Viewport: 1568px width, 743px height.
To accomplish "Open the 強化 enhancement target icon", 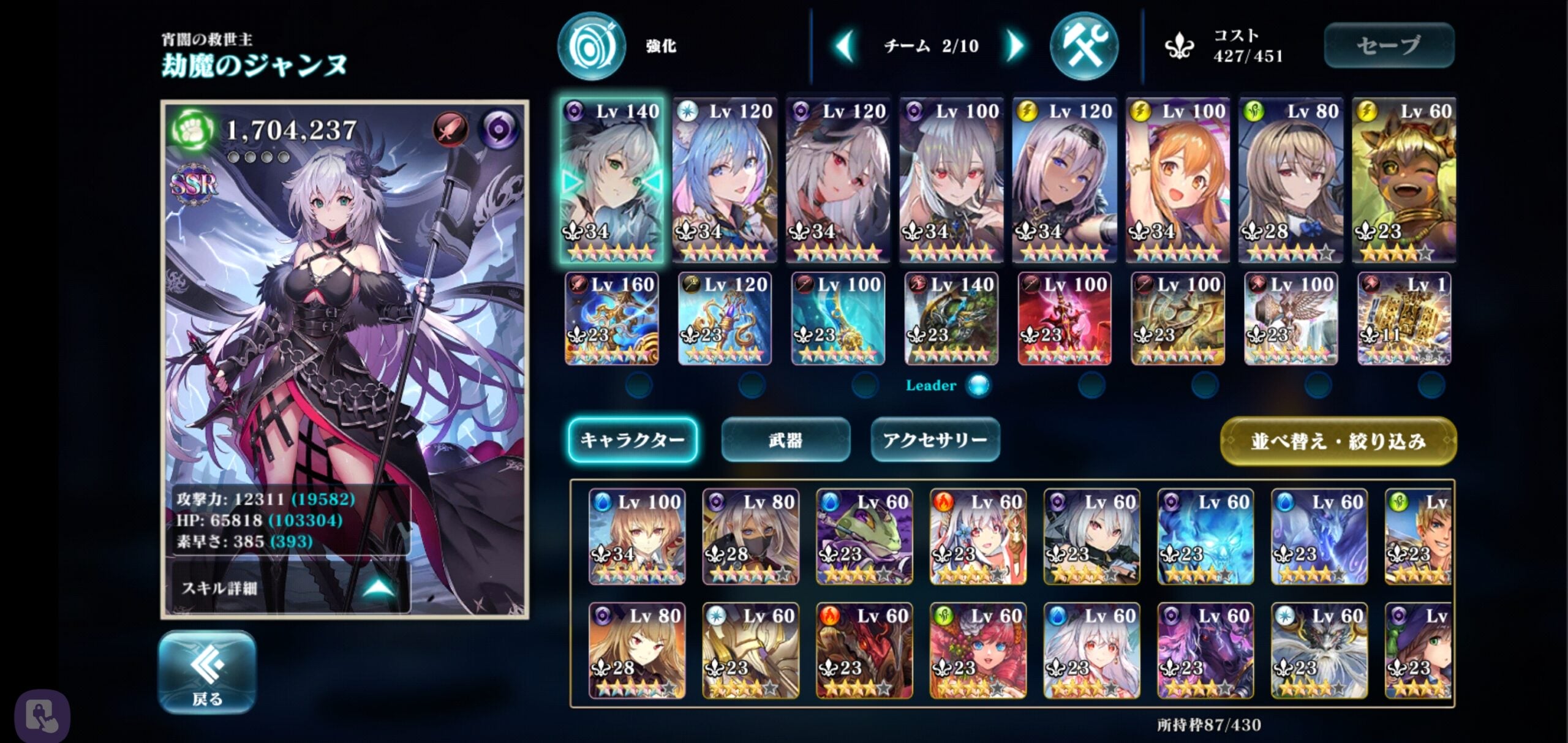I will pyautogui.click(x=591, y=47).
